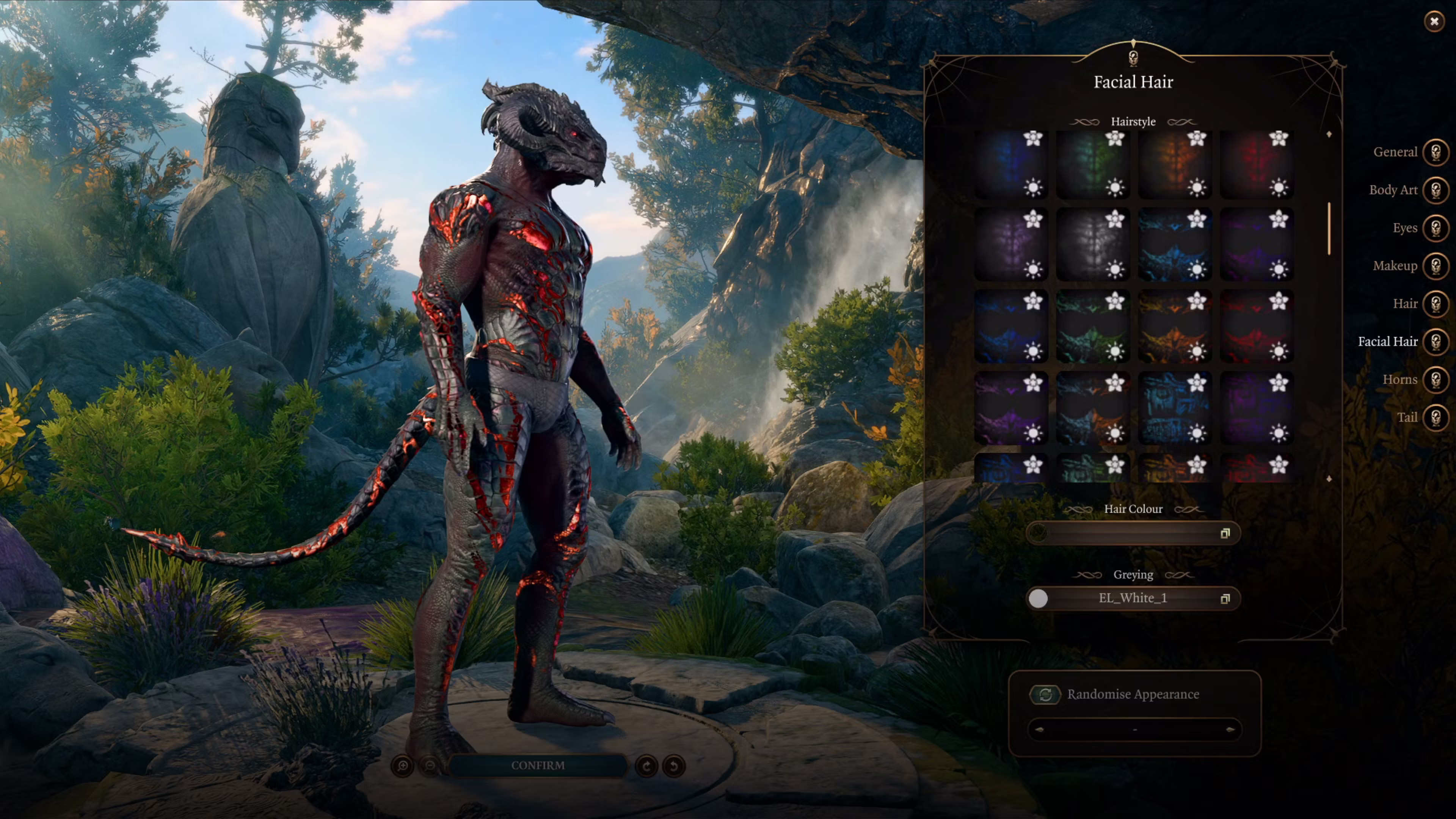Rotate the character clockwise
The height and width of the screenshot is (819, 1456).
point(646,766)
